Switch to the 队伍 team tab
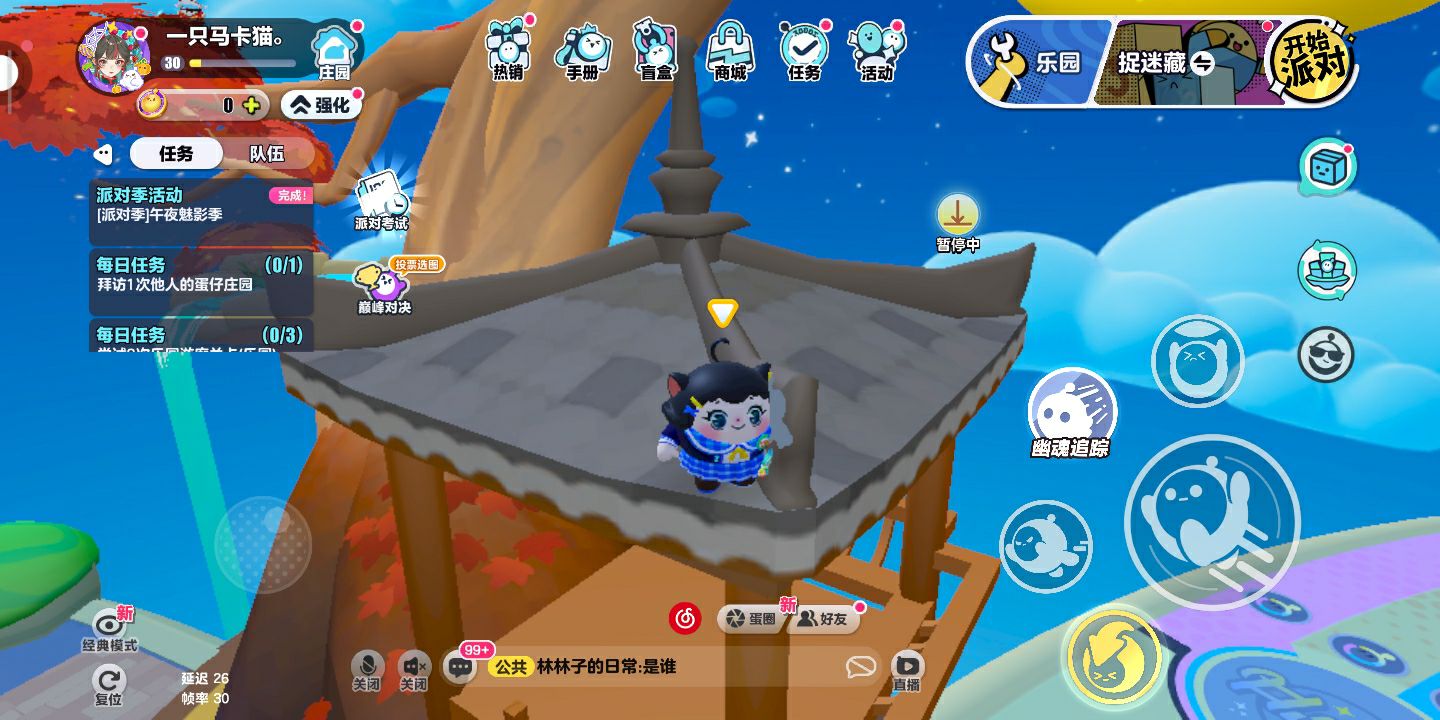The image size is (1440, 720). pos(267,154)
